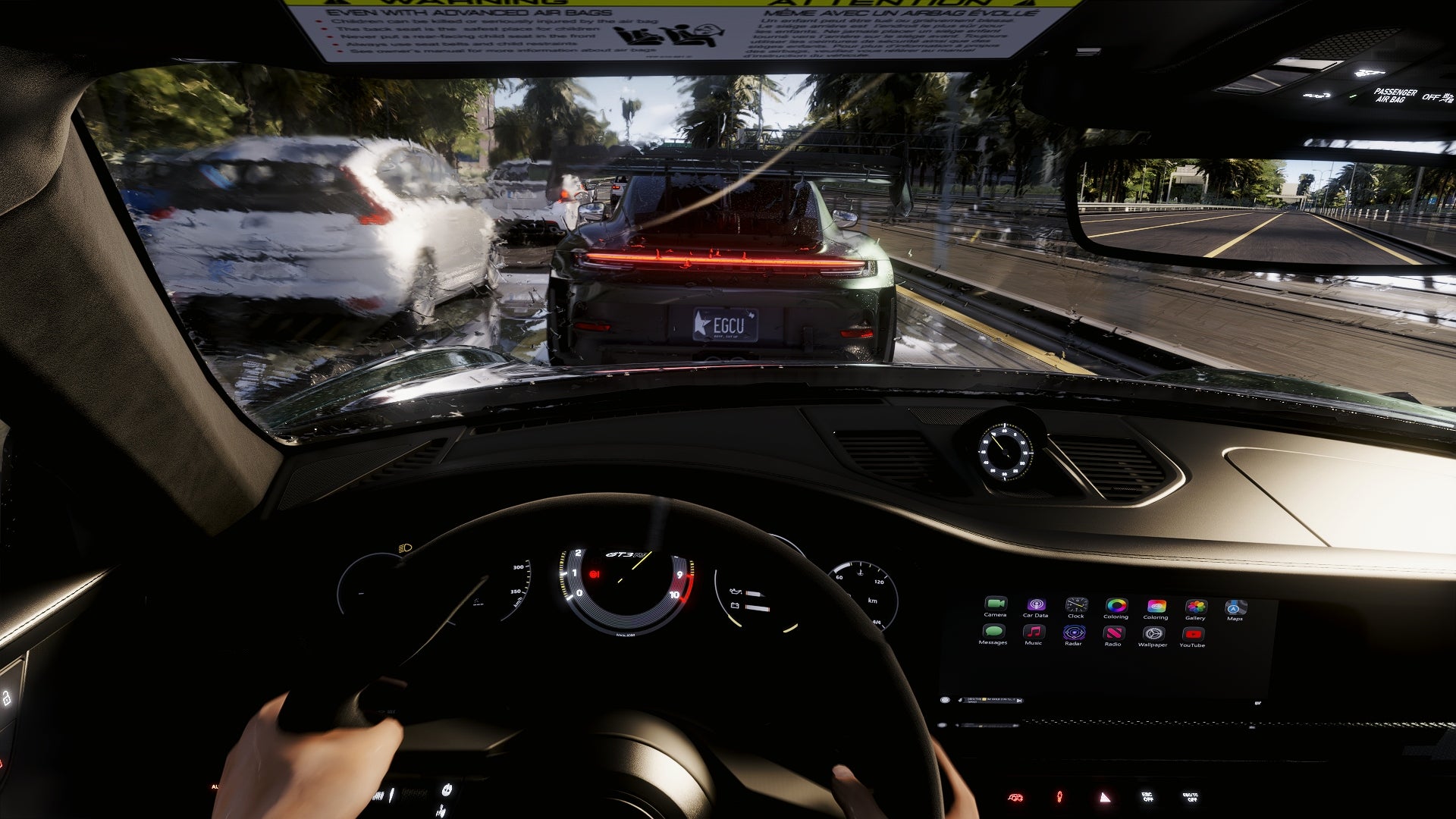This screenshot has width=1456, height=819.
Task: Launch the Maps app
Action: [1235, 607]
